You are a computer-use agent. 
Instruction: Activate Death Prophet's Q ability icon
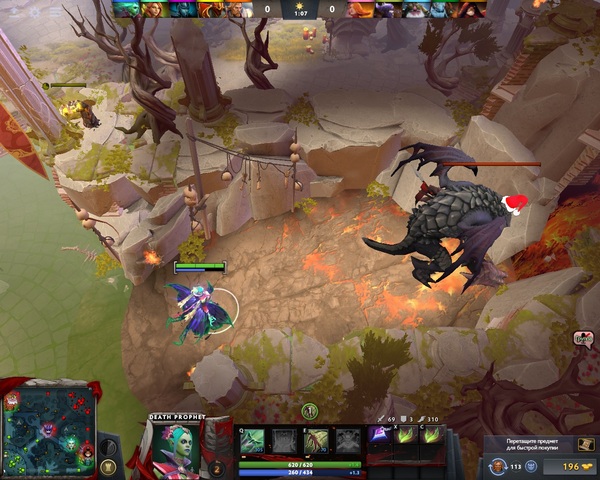(x=253, y=441)
